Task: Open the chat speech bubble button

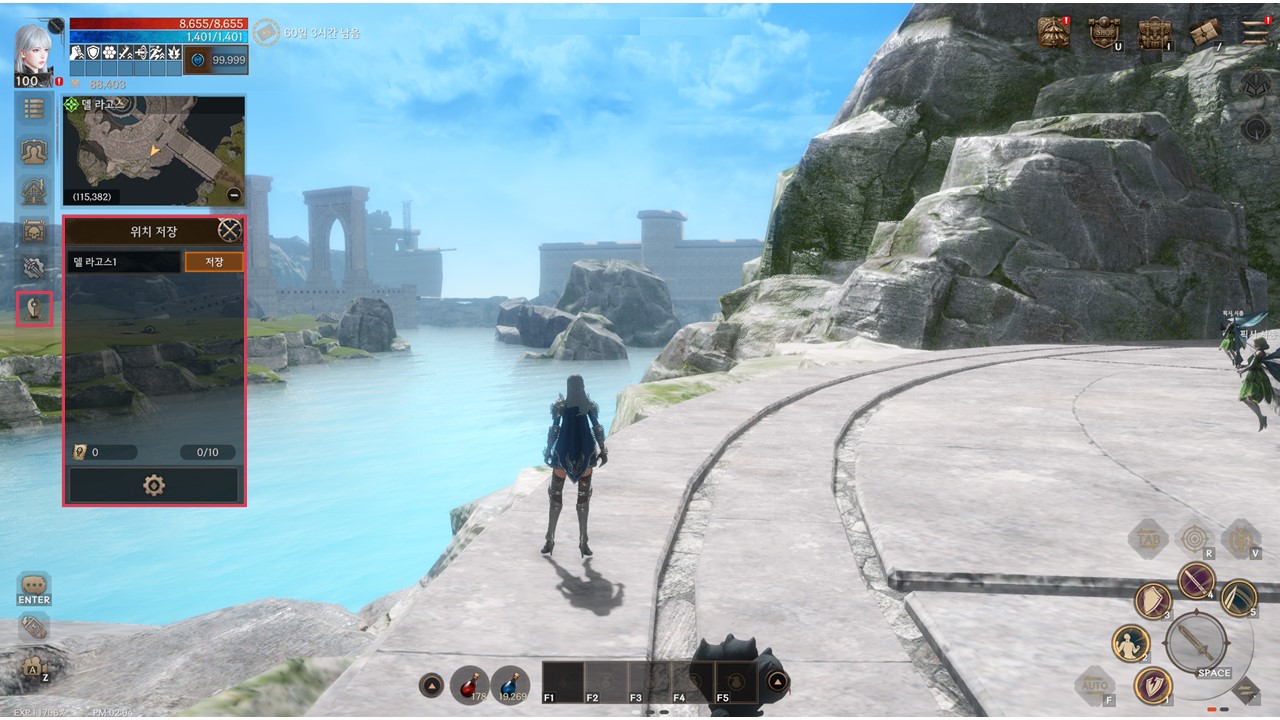Action: 34,587
